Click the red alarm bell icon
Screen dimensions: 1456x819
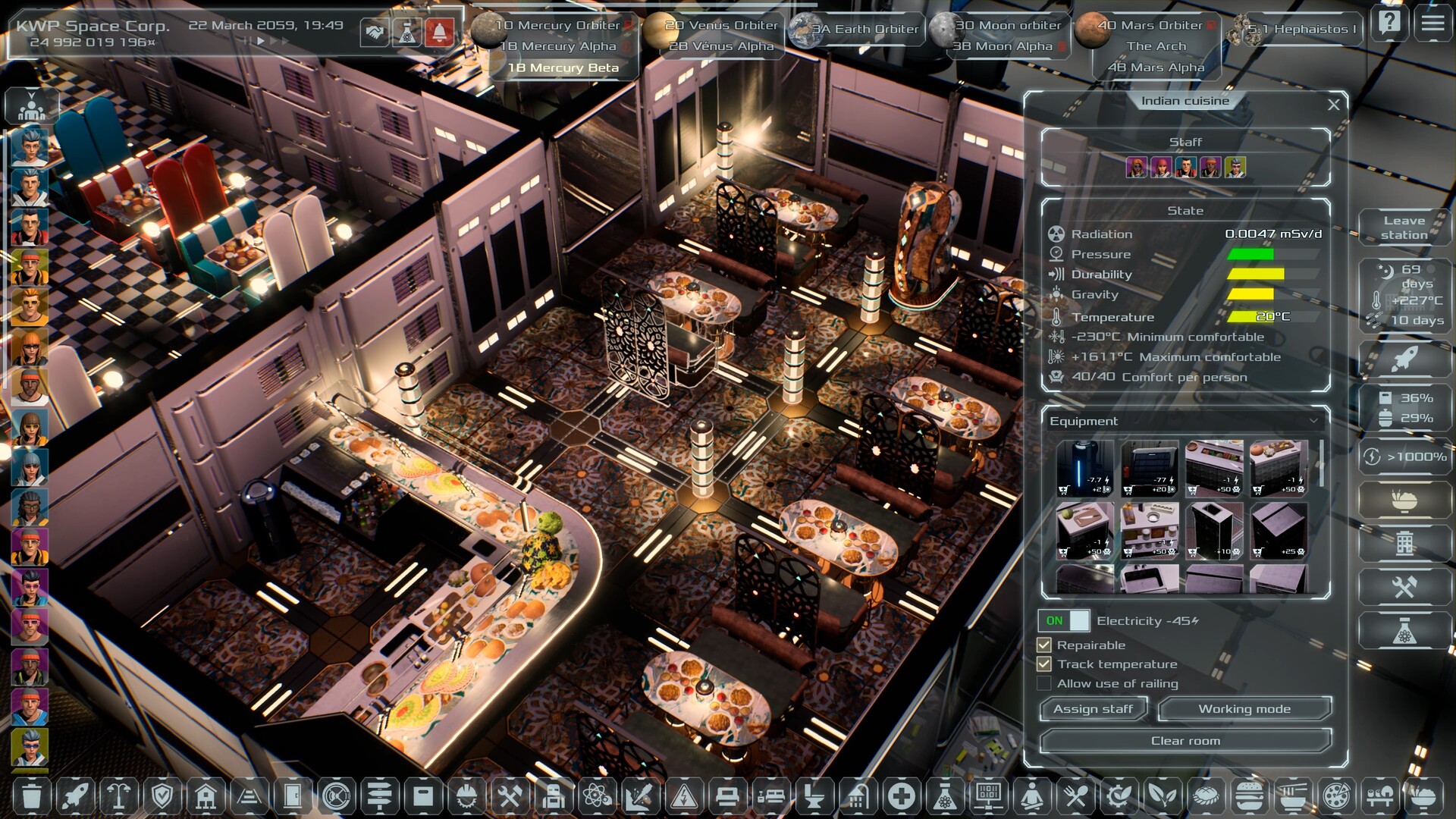tap(439, 32)
